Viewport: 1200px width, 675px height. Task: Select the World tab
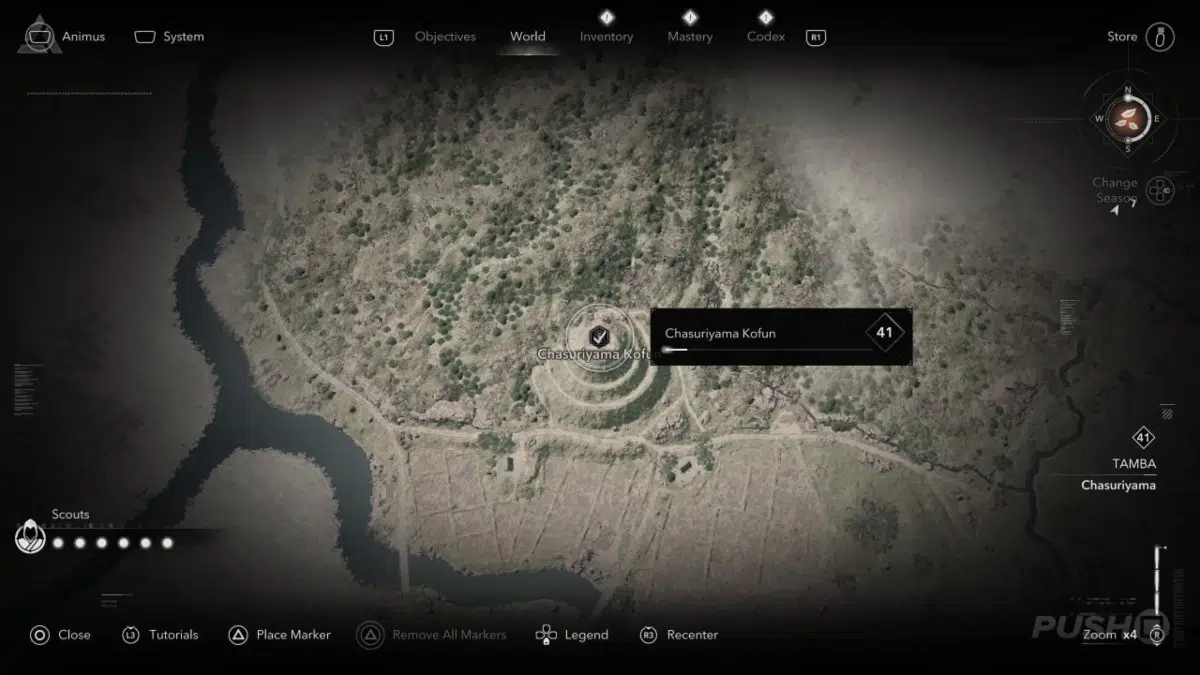[x=528, y=37]
